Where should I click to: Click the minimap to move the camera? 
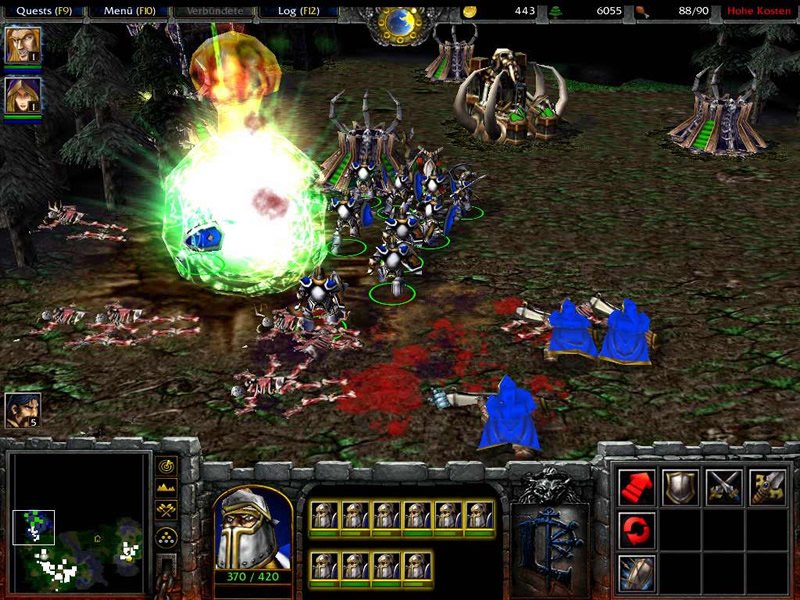[x=77, y=522]
